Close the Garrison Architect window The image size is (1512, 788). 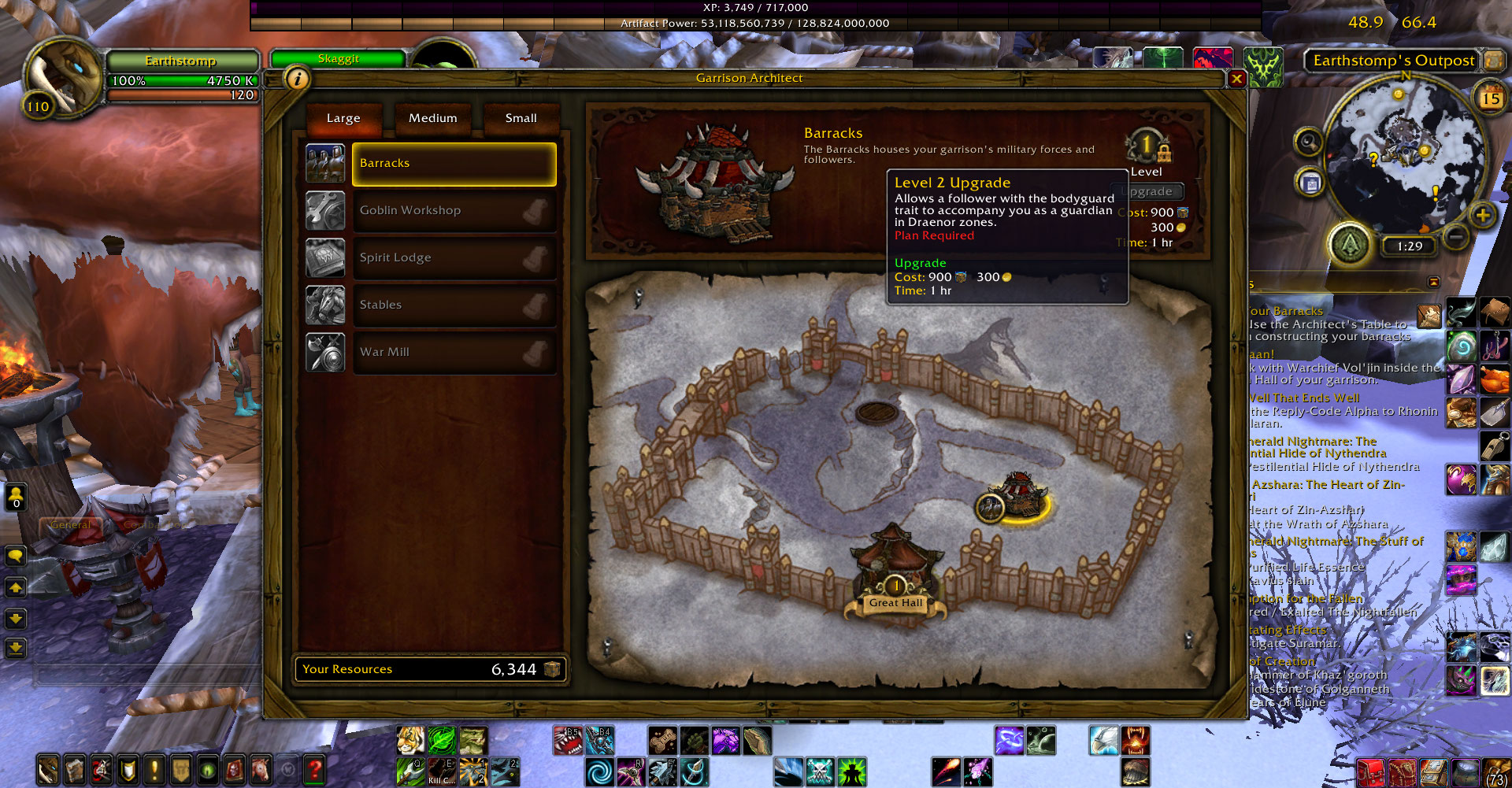coord(1236,79)
